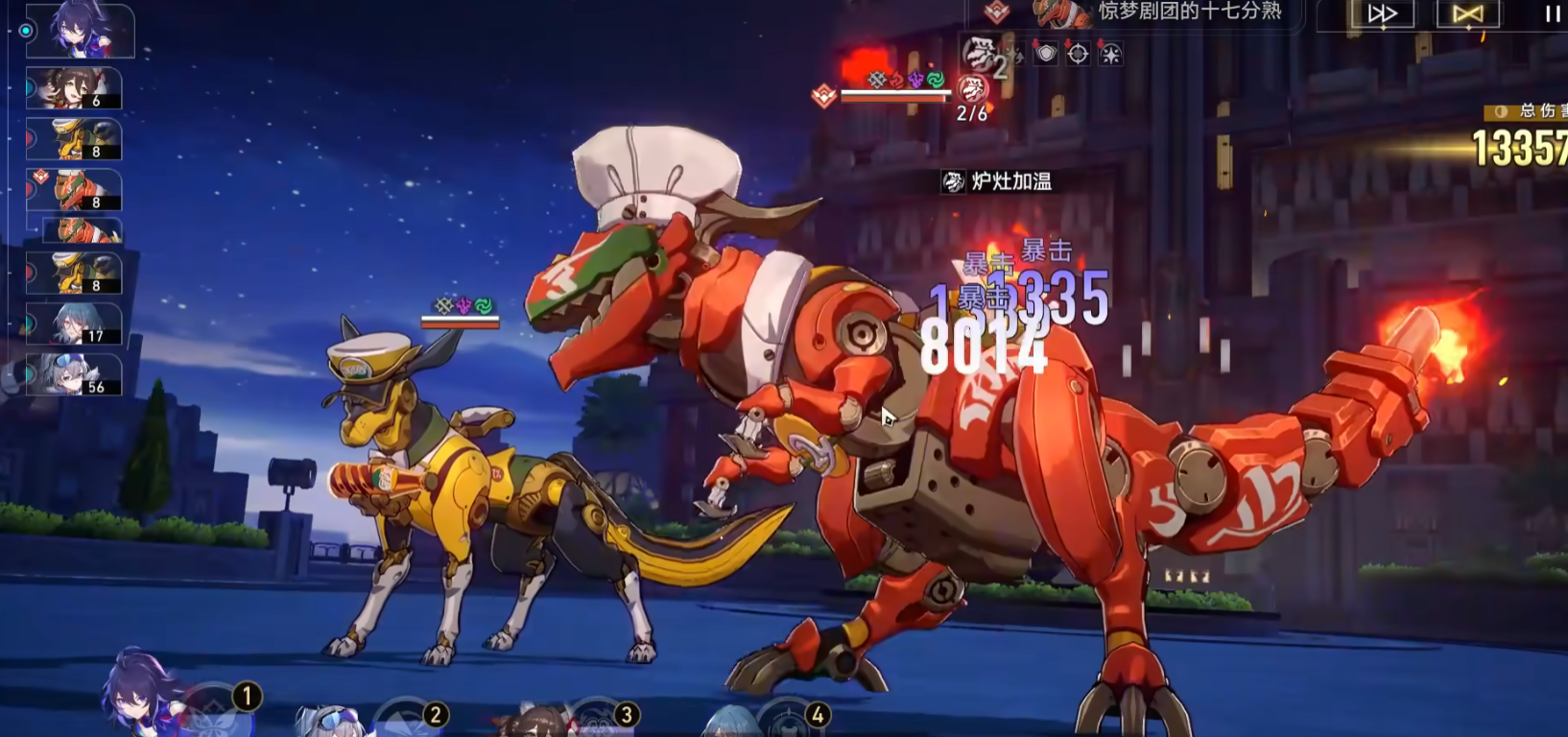Viewport: 1568px width, 737px height.
Task: Open the boss name banner 惊梦剧团的十七分熟
Action: tap(1188, 12)
